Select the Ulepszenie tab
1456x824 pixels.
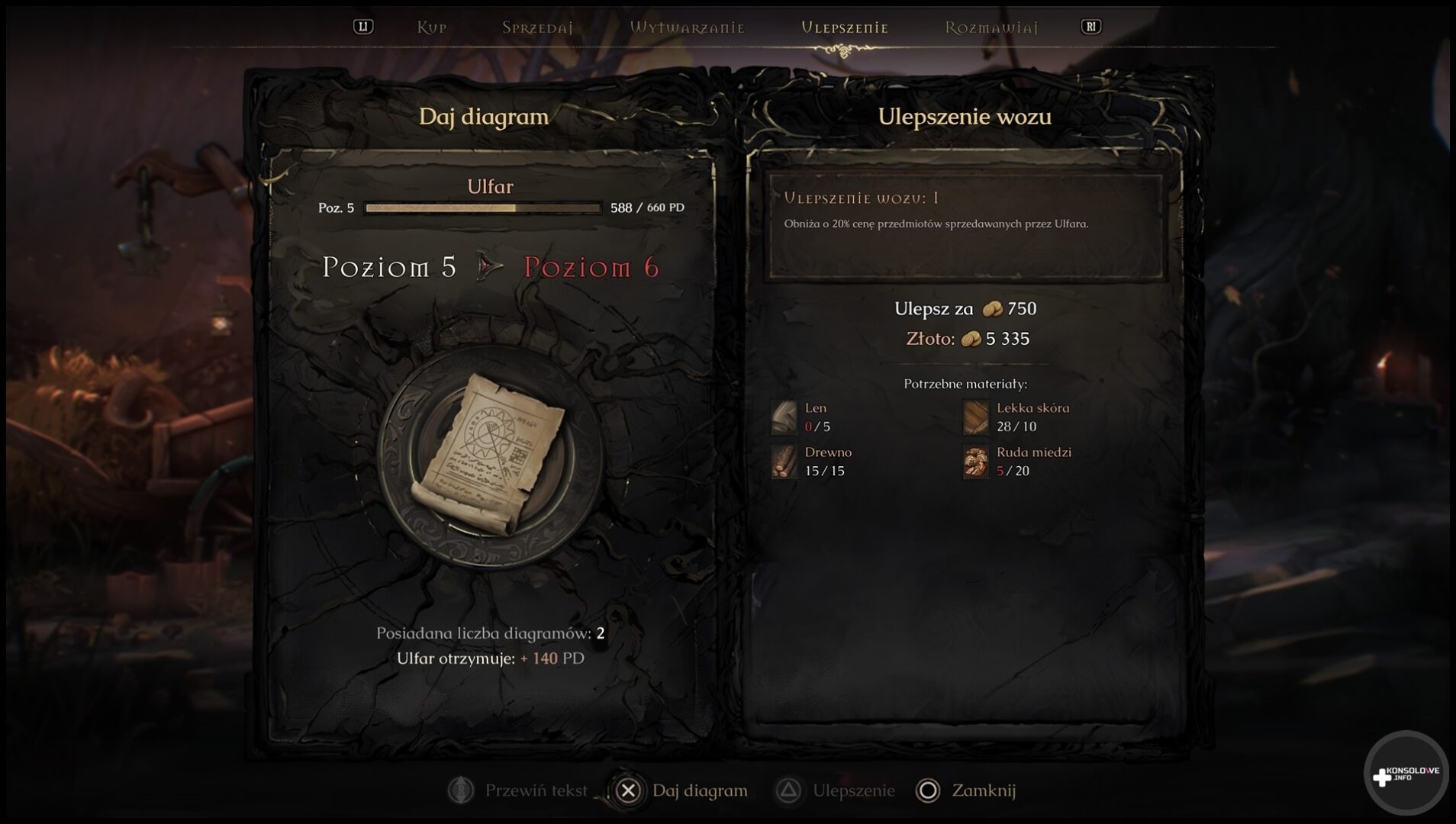845,27
